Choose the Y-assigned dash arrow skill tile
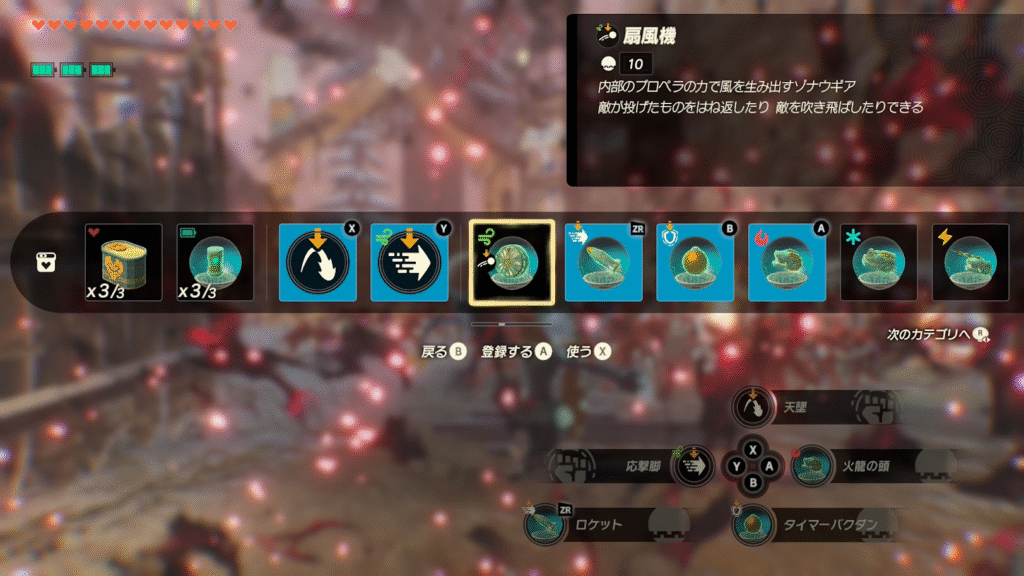This screenshot has width=1024, height=576. [x=409, y=262]
